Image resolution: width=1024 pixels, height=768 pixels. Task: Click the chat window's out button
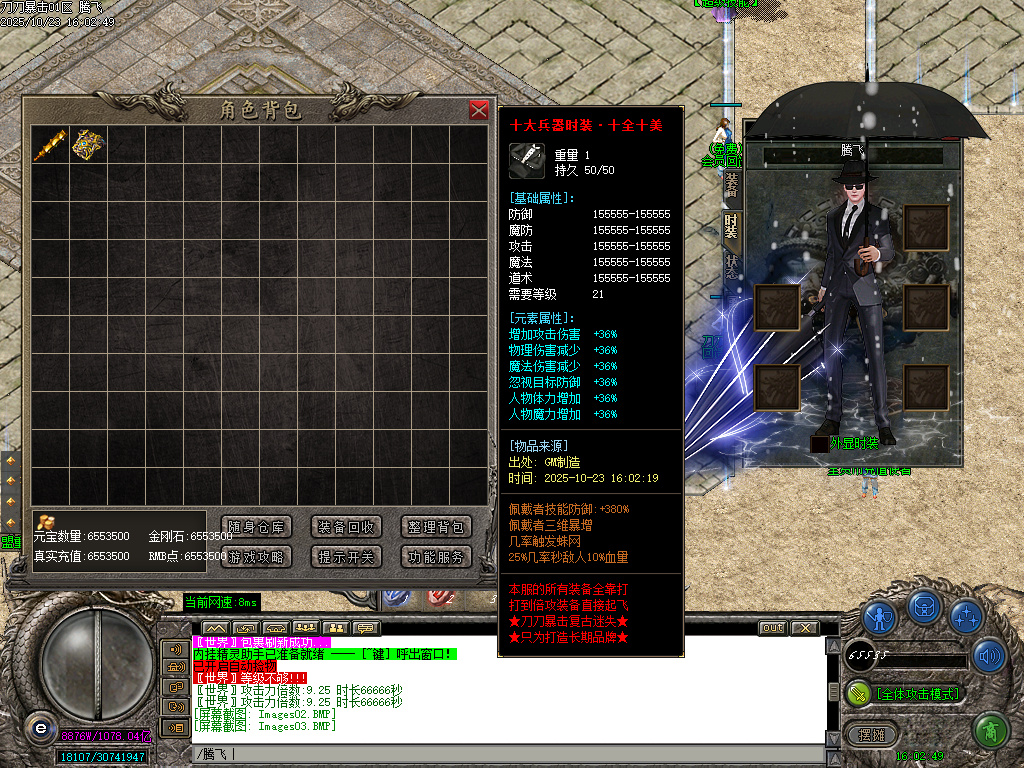[x=772, y=628]
